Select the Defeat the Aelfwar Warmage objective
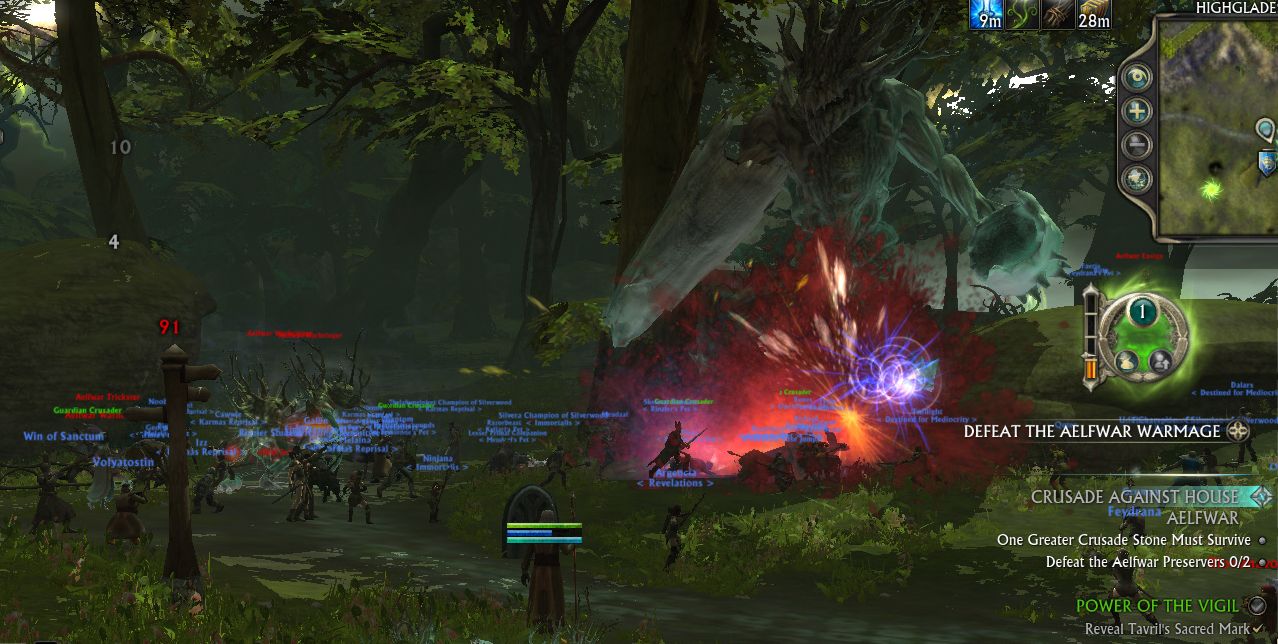 1092,431
